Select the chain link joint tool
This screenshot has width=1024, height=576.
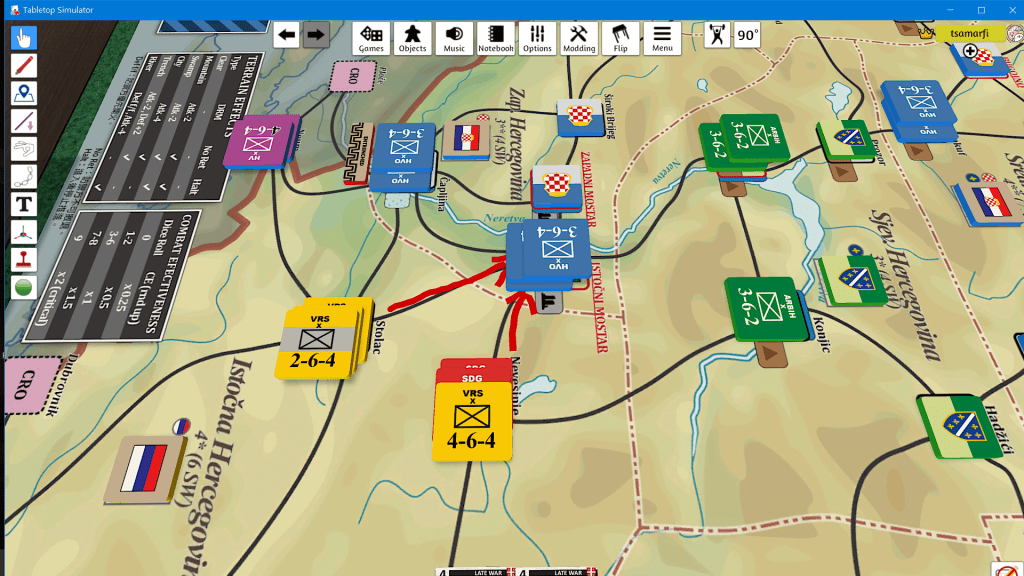point(23,177)
